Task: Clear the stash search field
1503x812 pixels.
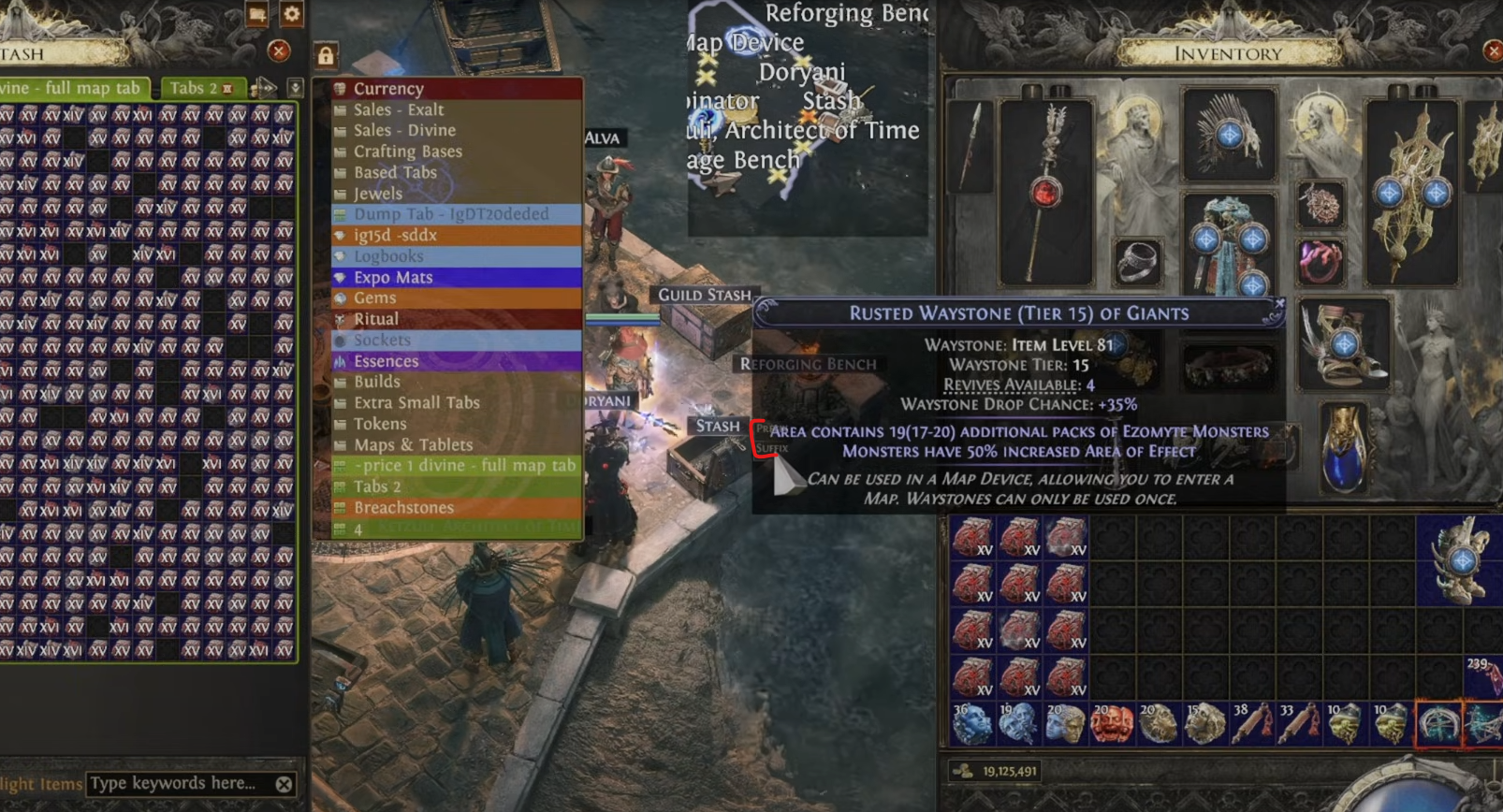Action: click(284, 784)
